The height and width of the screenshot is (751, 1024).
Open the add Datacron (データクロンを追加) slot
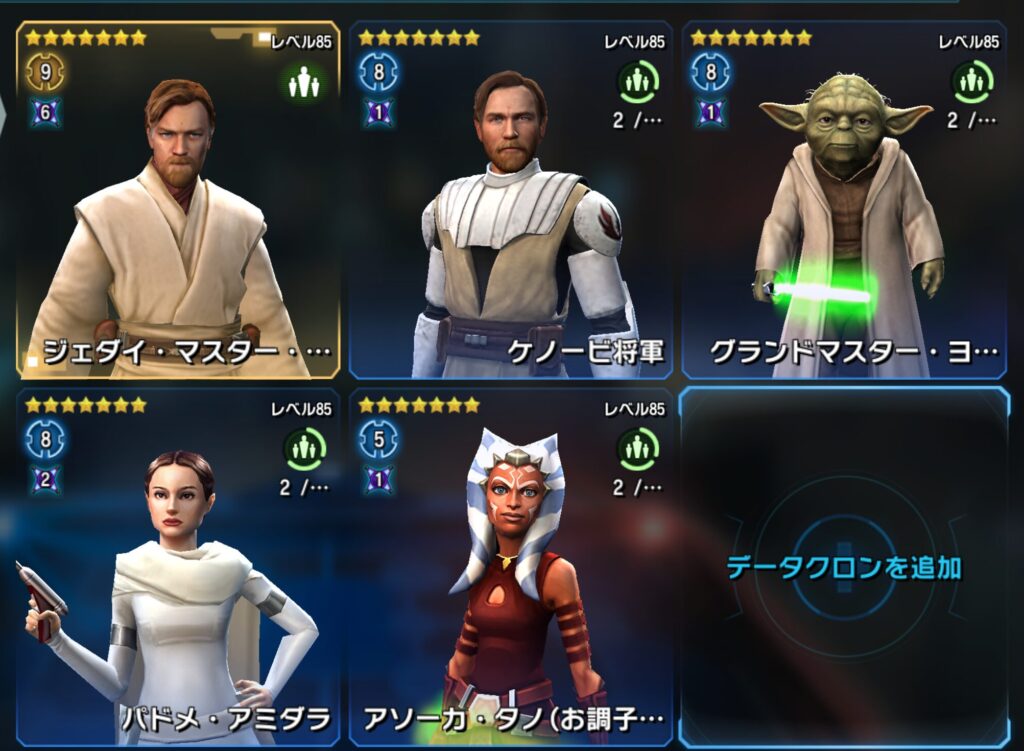point(843,568)
